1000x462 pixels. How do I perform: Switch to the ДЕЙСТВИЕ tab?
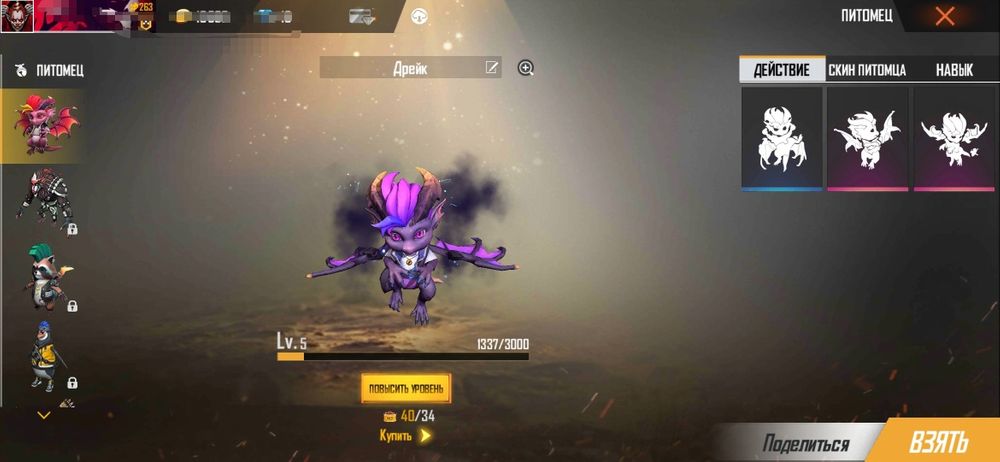click(782, 70)
